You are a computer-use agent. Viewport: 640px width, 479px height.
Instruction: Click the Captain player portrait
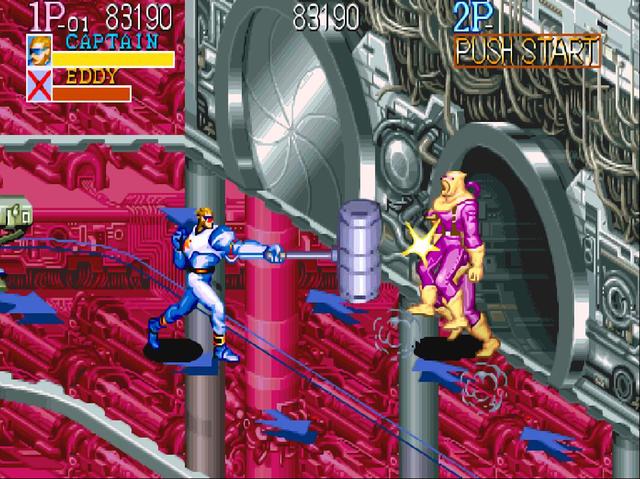[38, 51]
